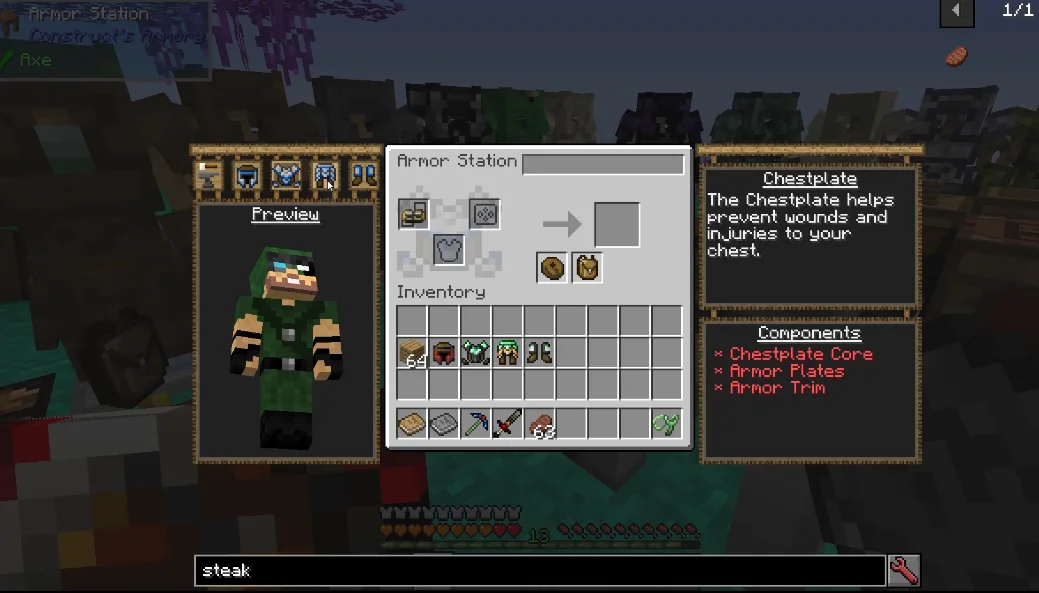Switch to the helmet crafting tab
Screen dimensions: 1039x593
point(247,176)
